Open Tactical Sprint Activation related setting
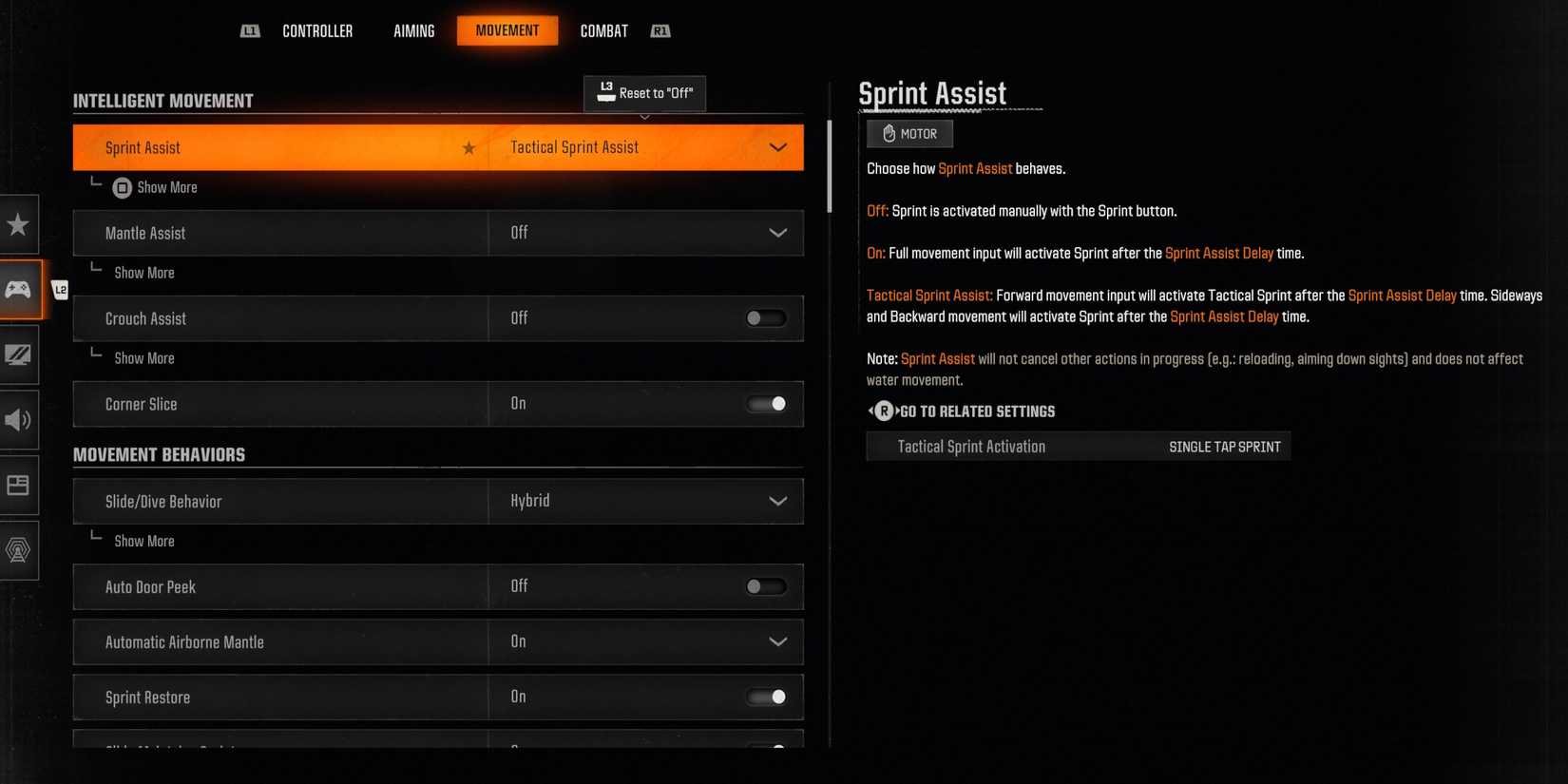This screenshot has width=1568, height=784. click(1078, 446)
